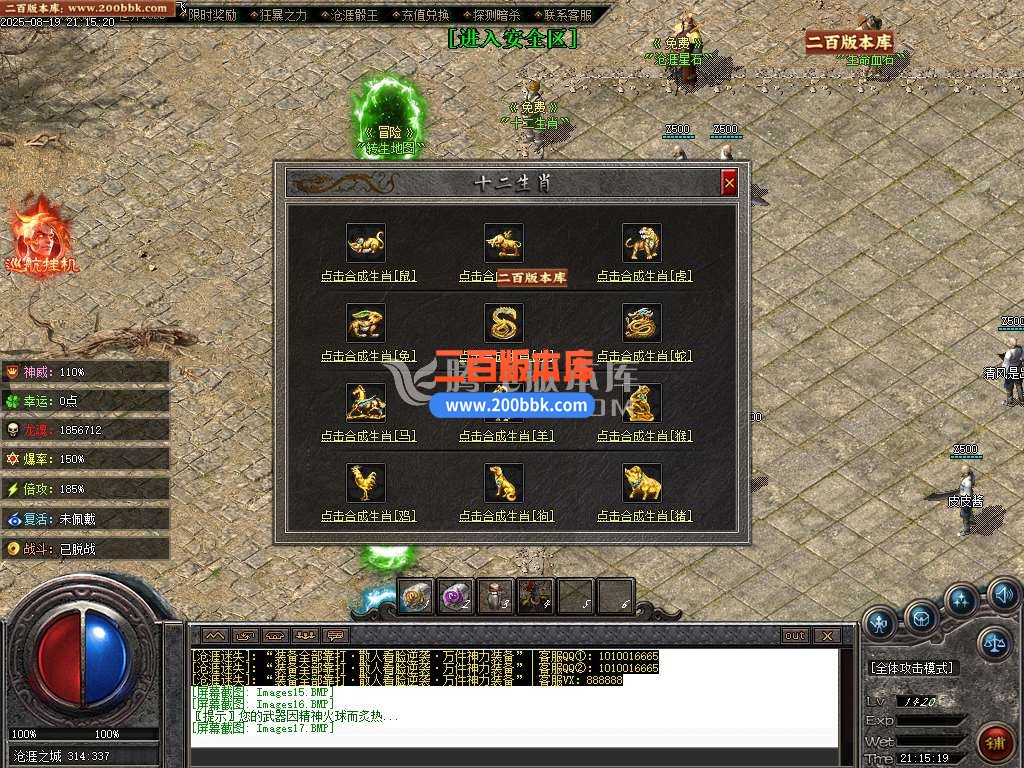This screenshot has width=1024, height=768.
Task: Choose the 点击合成生肖[猪] pig link
Action: pos(644,516)
